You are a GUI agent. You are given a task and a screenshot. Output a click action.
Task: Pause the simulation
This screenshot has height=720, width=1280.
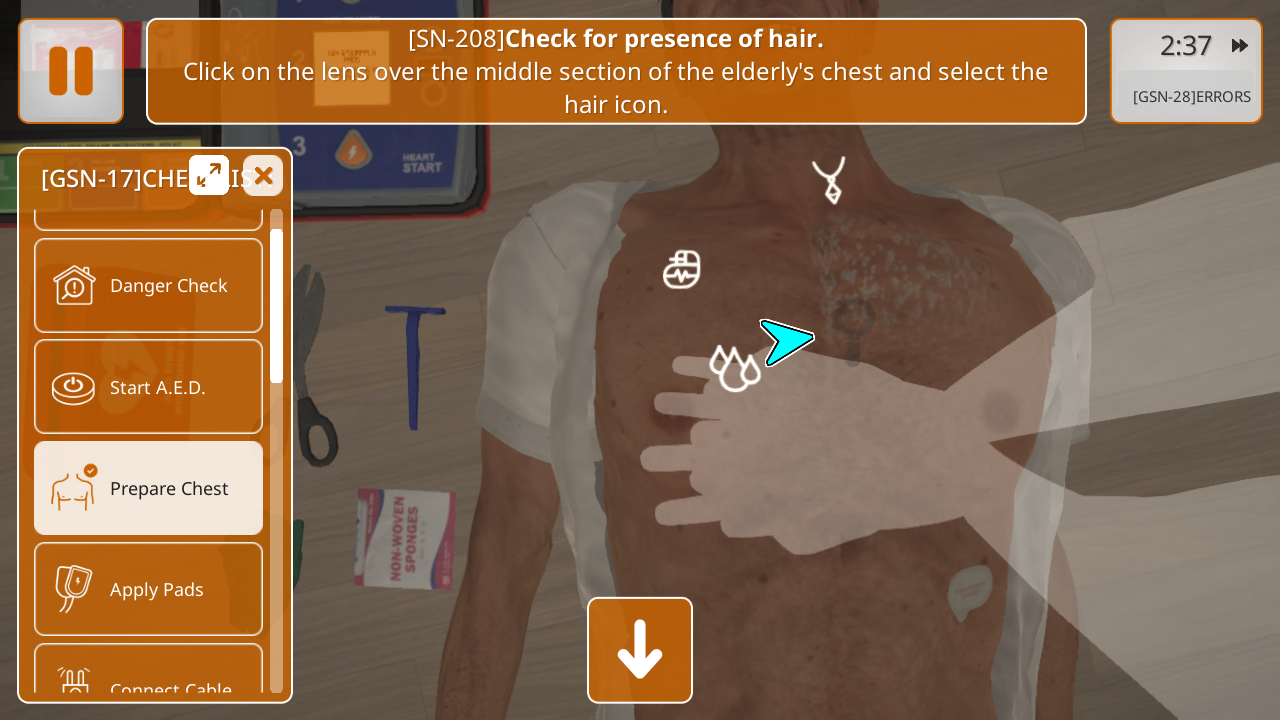tap(71, 71)
